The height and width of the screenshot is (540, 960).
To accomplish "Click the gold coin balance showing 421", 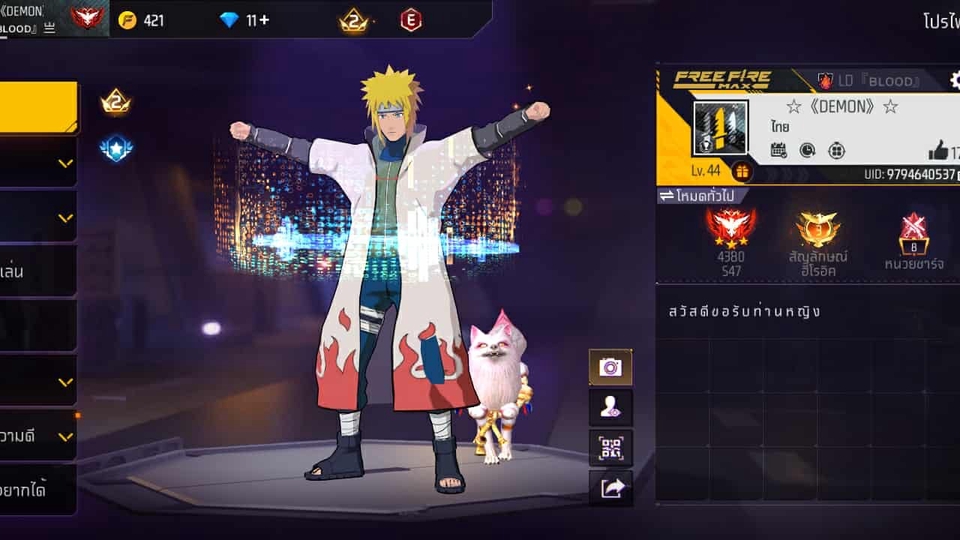I will [141, 20].
